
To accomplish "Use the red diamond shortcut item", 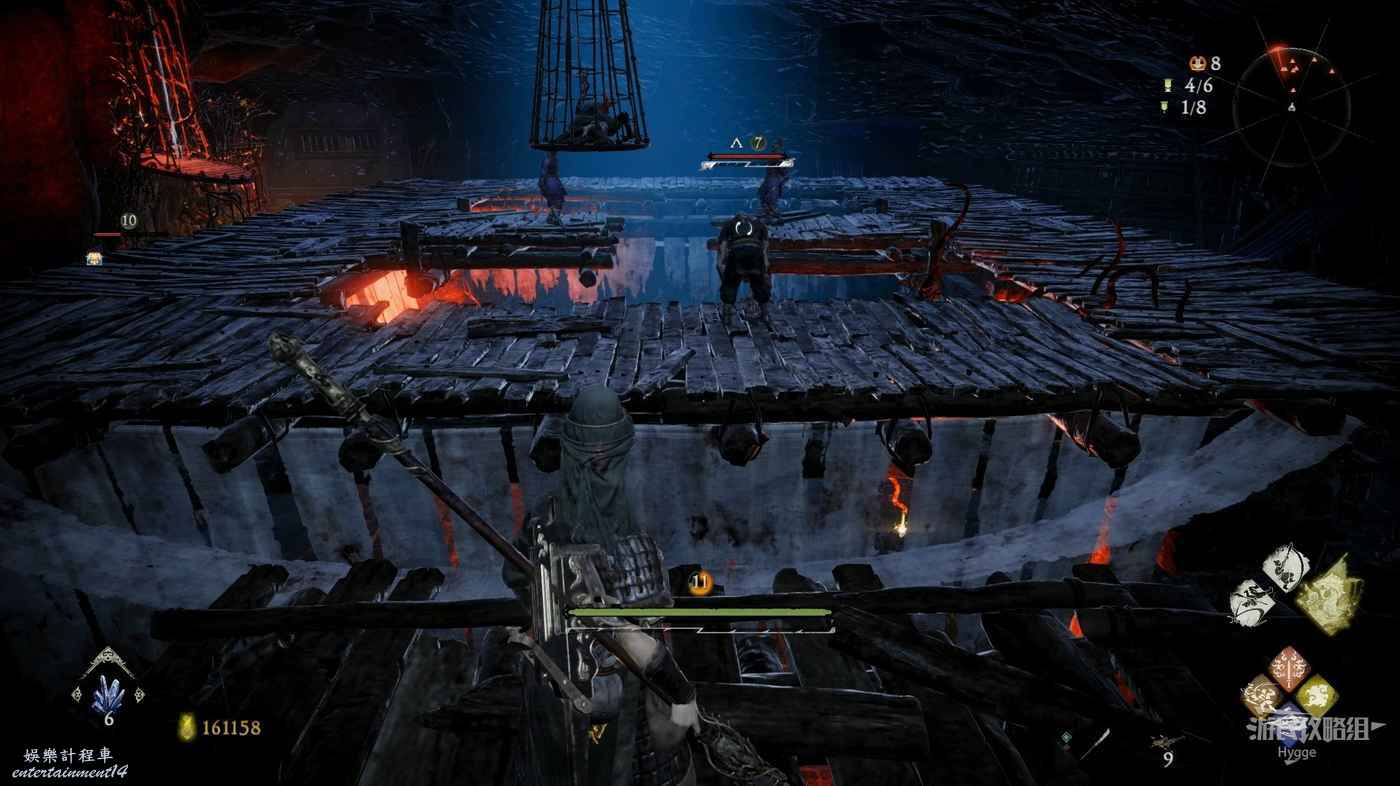I will 1289,668.
